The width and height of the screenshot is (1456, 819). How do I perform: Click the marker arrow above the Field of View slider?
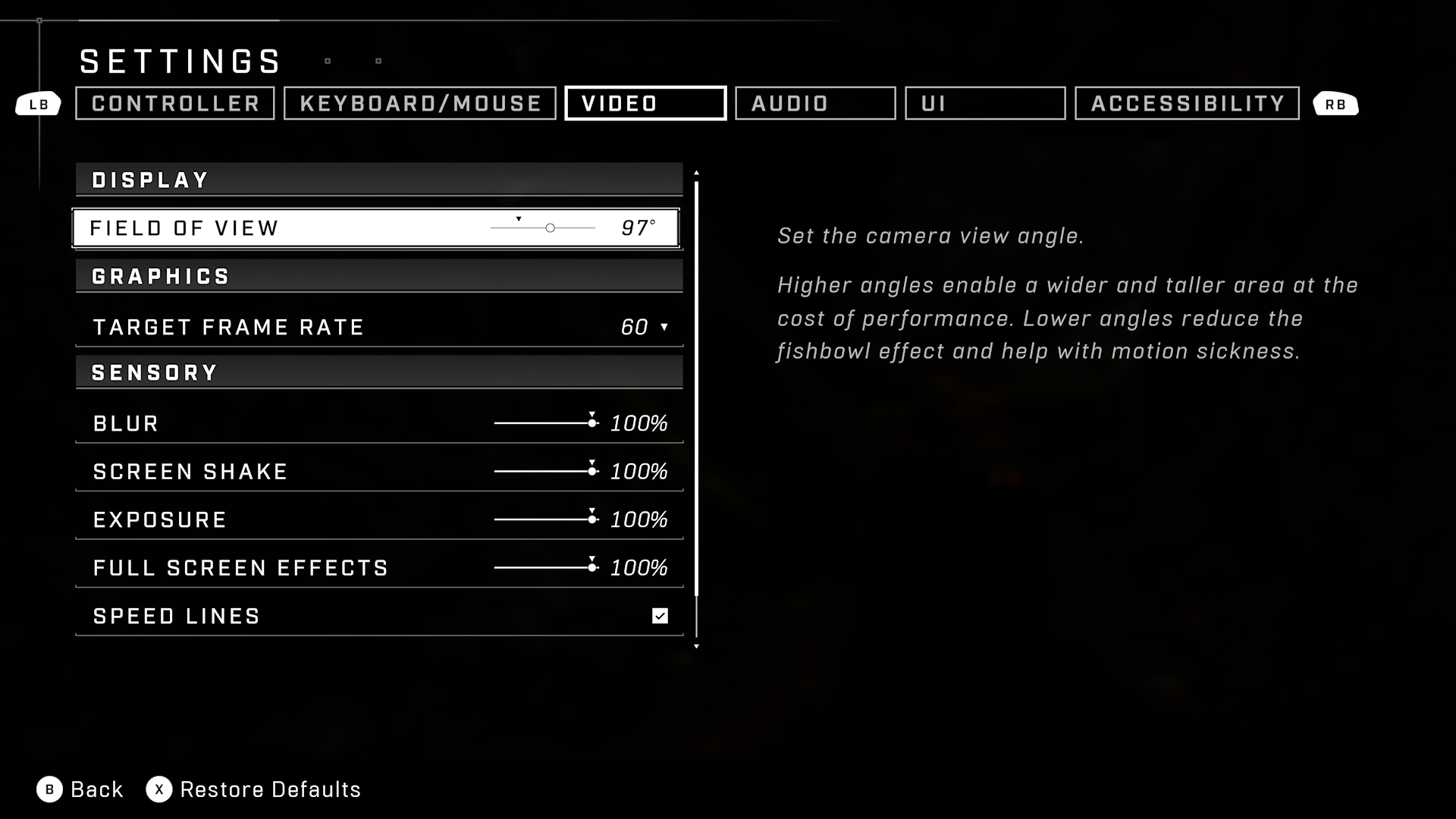[519, 218]
